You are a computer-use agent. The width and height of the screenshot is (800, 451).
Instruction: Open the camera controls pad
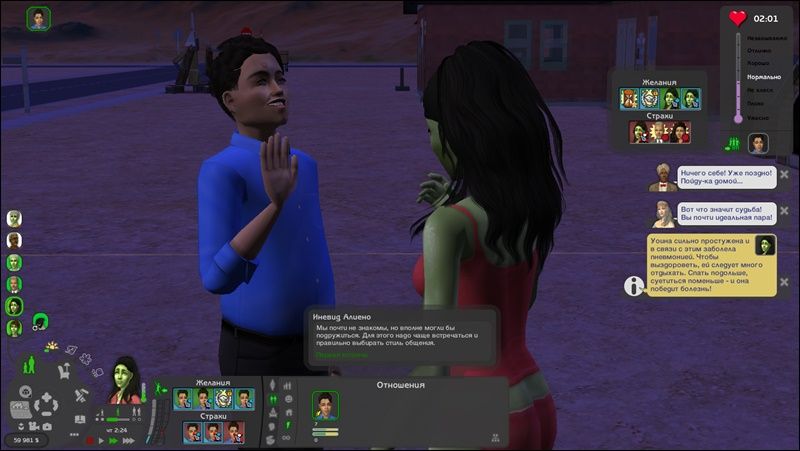(x=45, y=405)
